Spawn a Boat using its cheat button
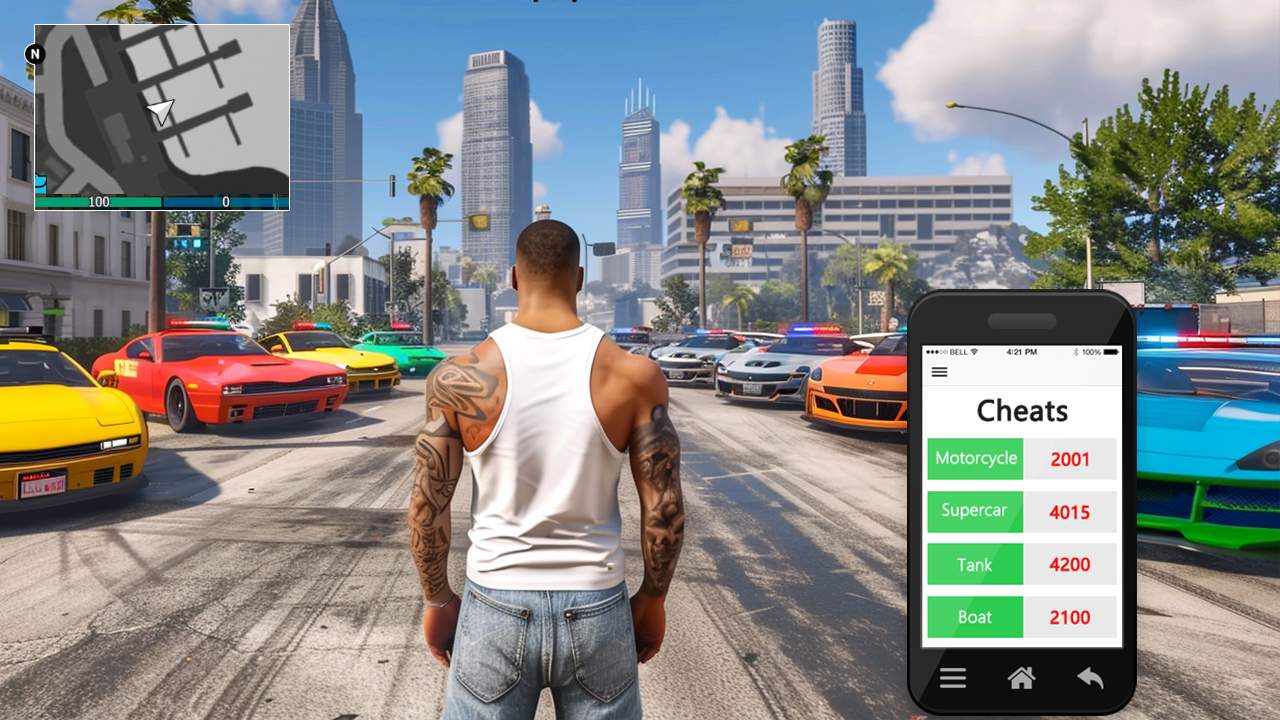The image size is (1280, 720). pyautogui.click(x=975, y=617)
